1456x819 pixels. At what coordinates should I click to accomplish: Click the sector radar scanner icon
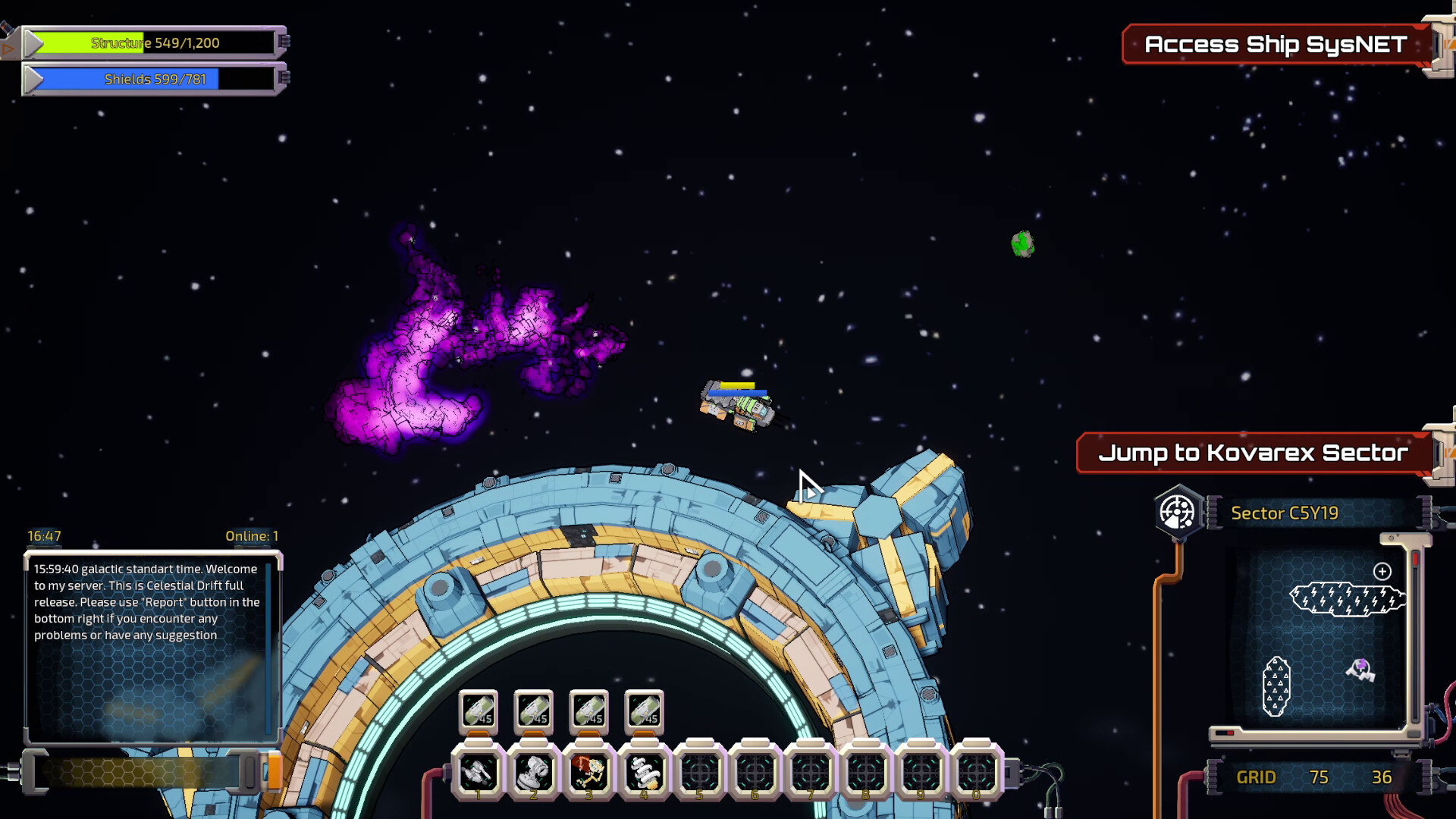[1178, 513]
